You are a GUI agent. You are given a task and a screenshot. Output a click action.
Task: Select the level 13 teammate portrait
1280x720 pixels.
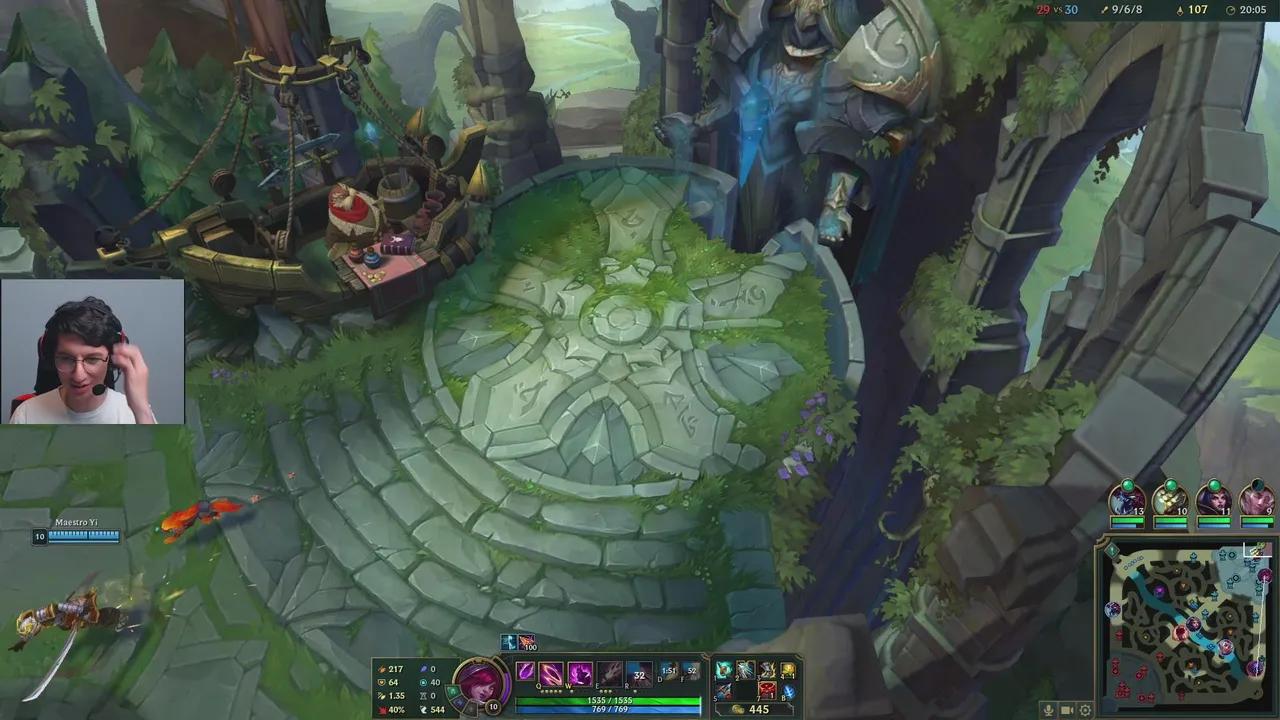[1127, 505]
